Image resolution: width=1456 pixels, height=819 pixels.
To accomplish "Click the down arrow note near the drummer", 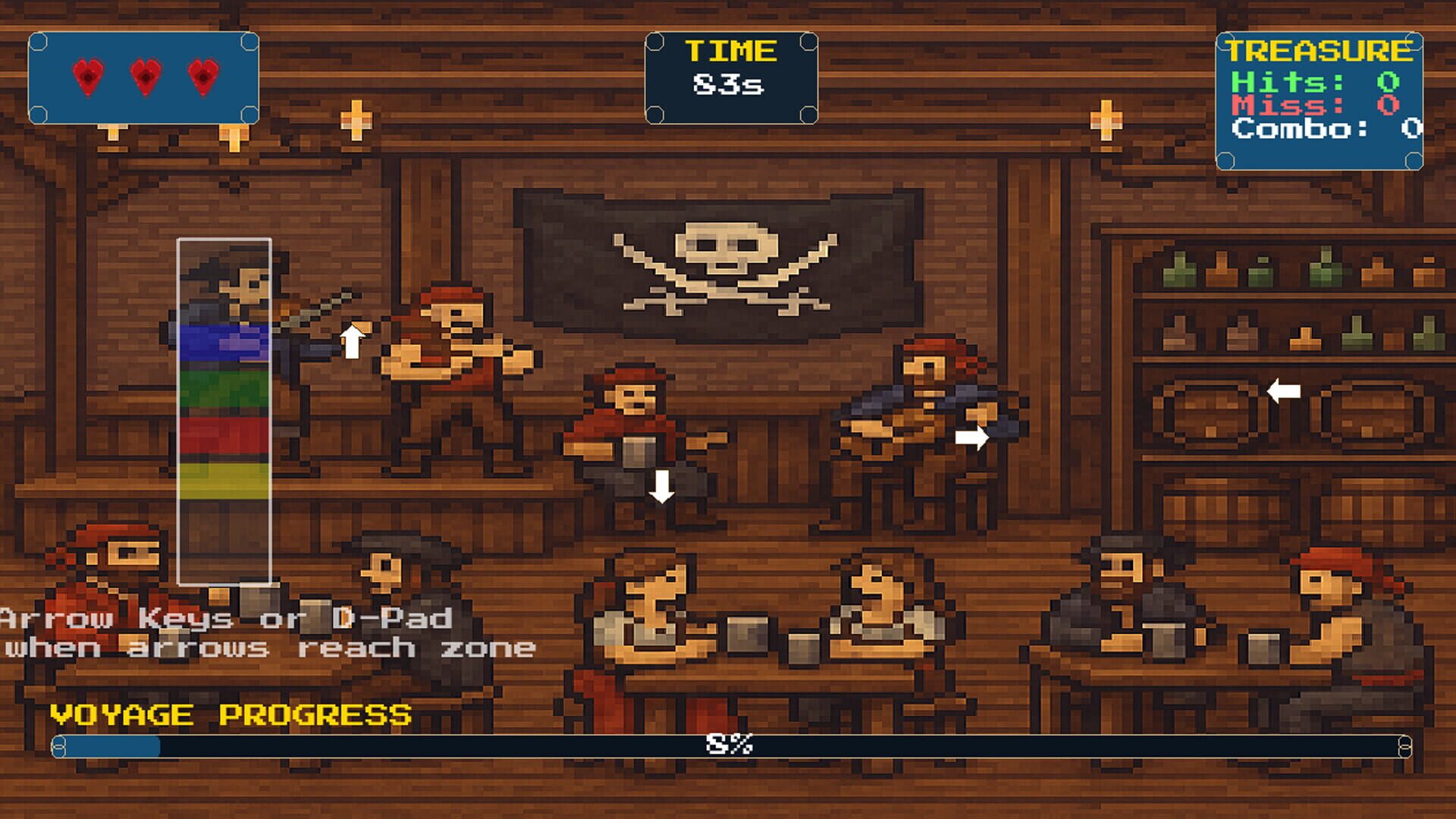I will tap(661, 485).
